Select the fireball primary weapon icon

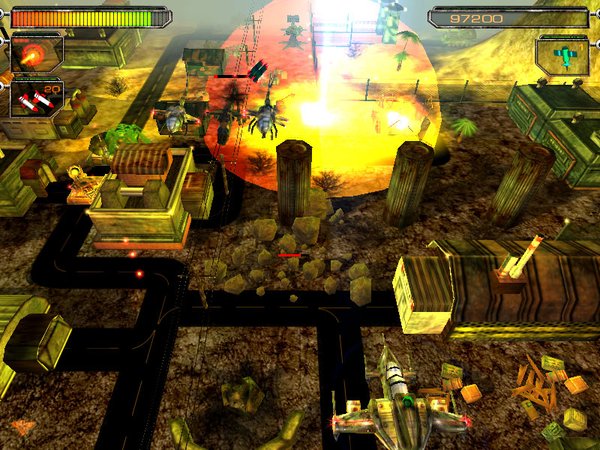(34, 52)
